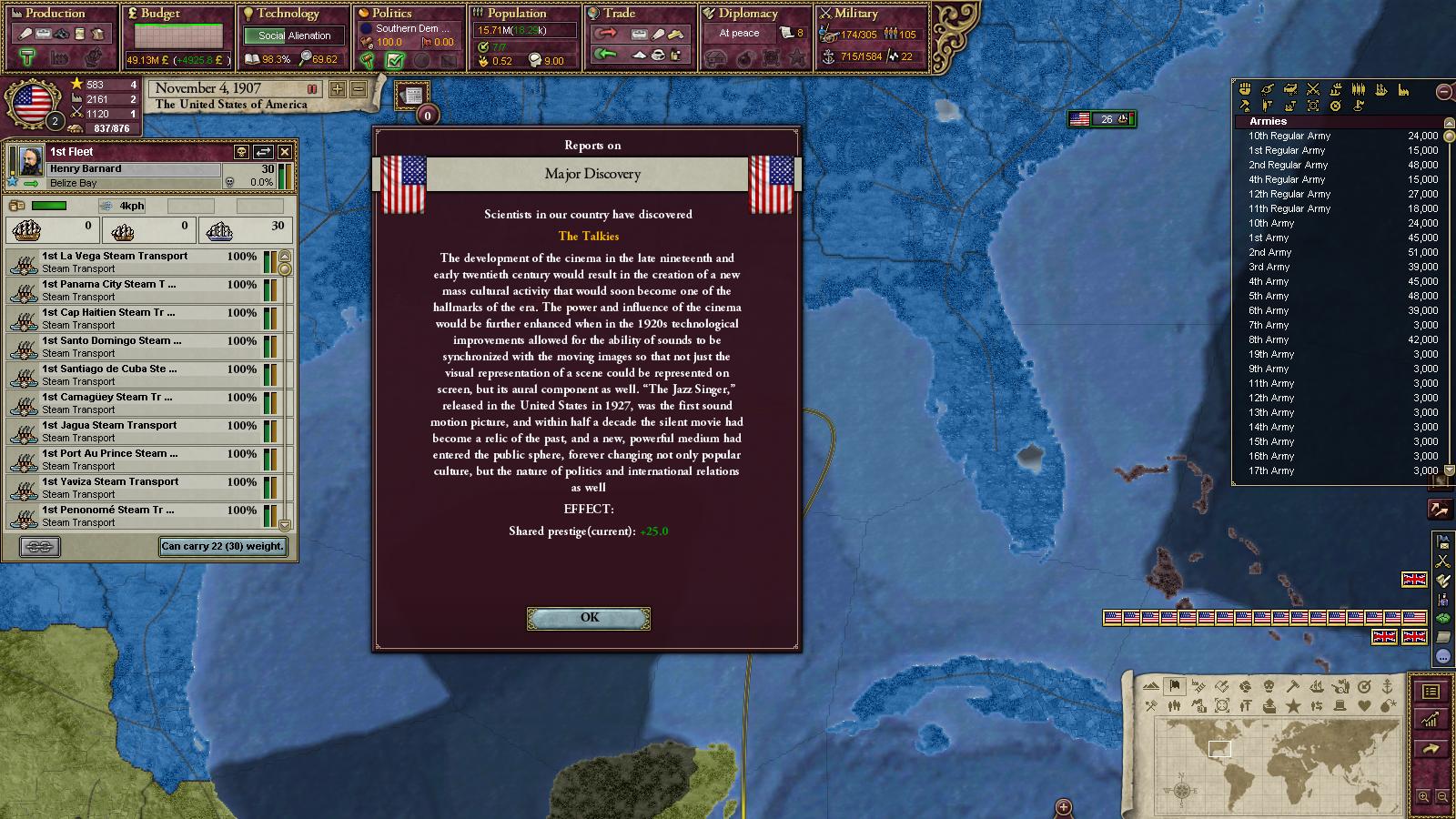Open the Military panel
1456x819 pixels.
coord(855,14)
